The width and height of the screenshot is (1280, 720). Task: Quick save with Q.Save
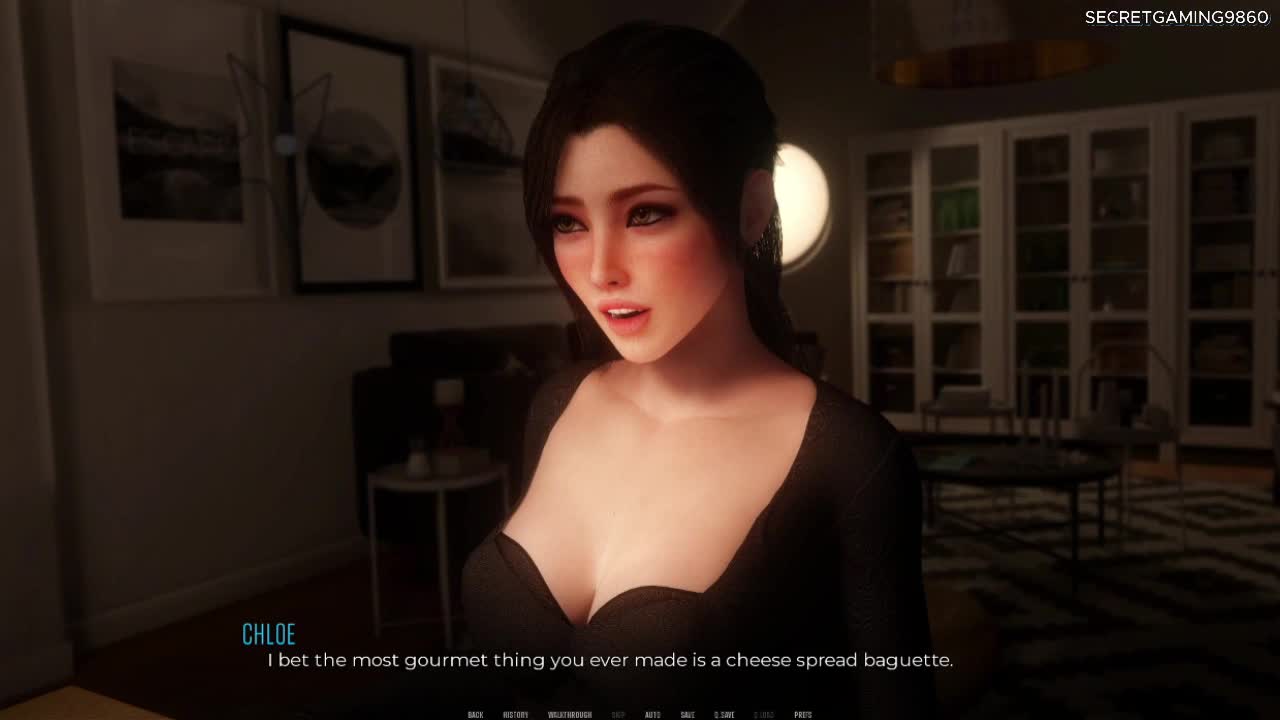[x=724, y=715]
